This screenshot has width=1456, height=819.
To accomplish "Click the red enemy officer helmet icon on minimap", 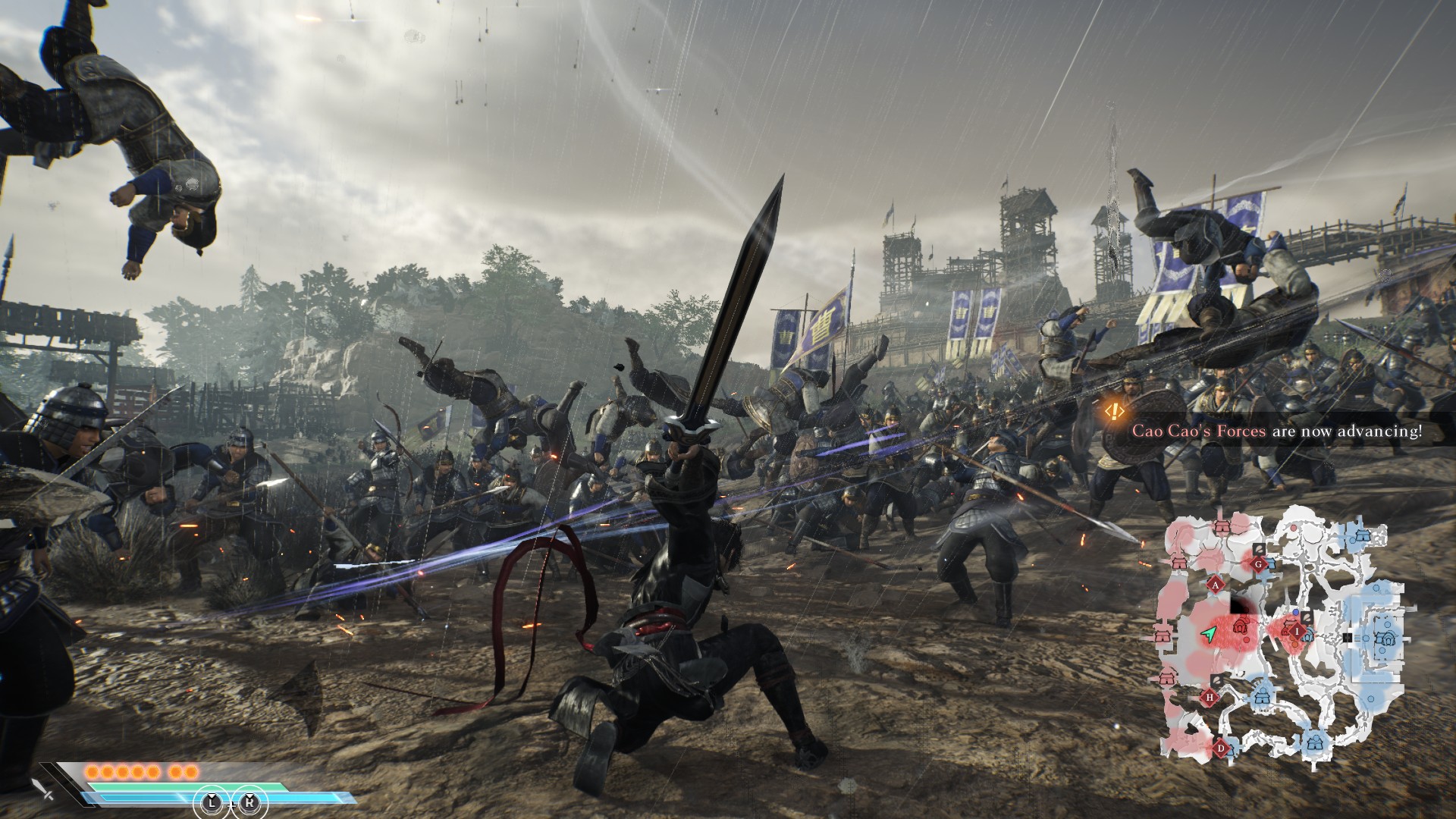I will coord(1240,626).
